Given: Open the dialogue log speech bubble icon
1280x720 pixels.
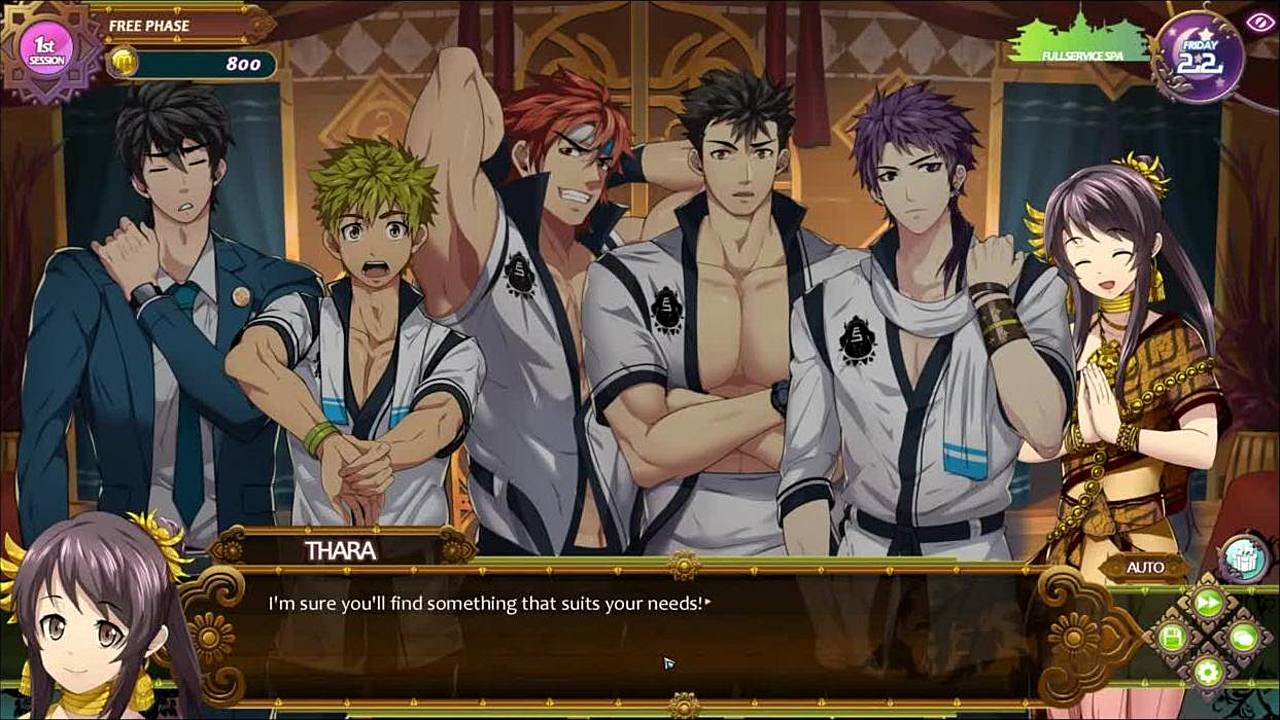Looking at the screenshot, I should pos(1243,636).
